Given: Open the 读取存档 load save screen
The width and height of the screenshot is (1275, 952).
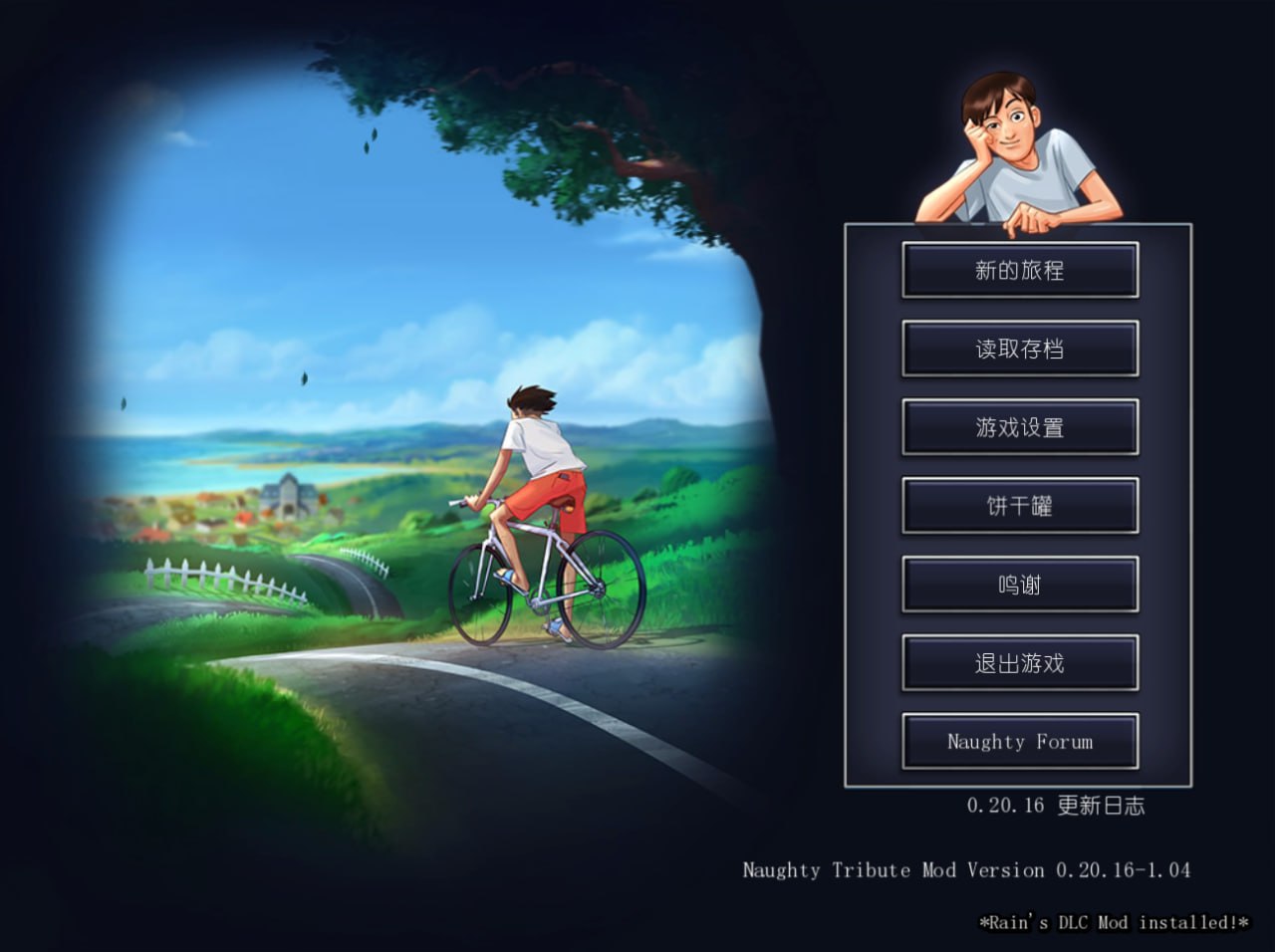Looking at the screenshot, I should coord(1019,349).
